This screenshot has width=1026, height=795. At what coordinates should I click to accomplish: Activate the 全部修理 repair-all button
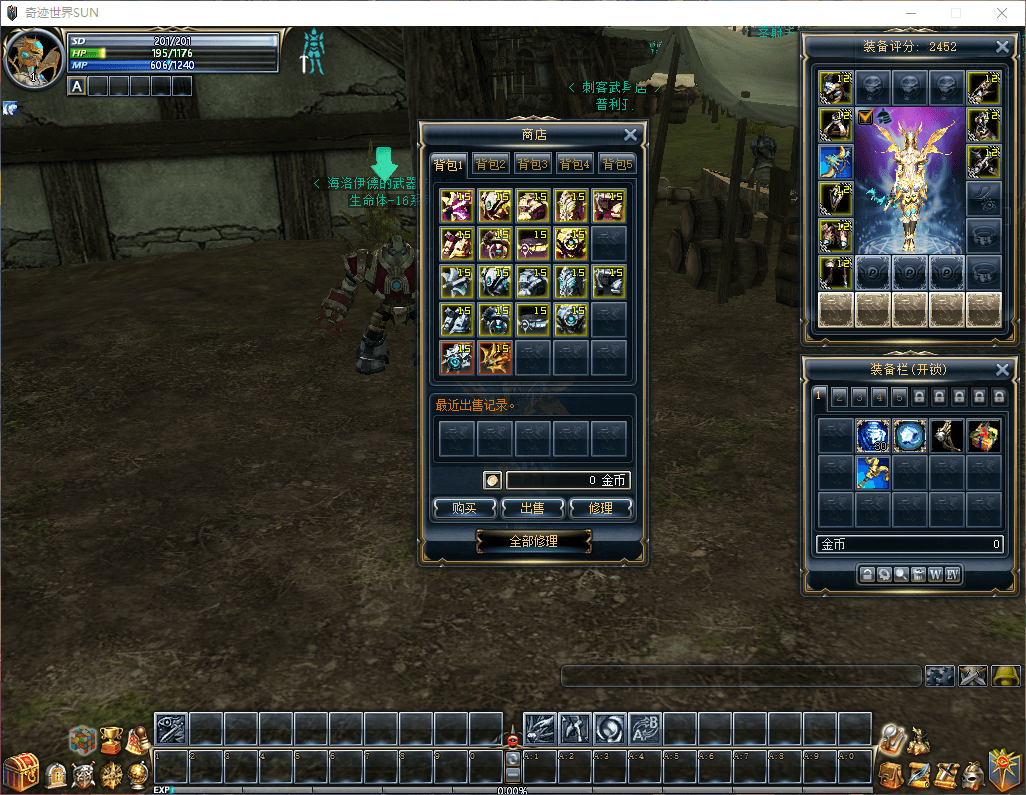[533, 541]
